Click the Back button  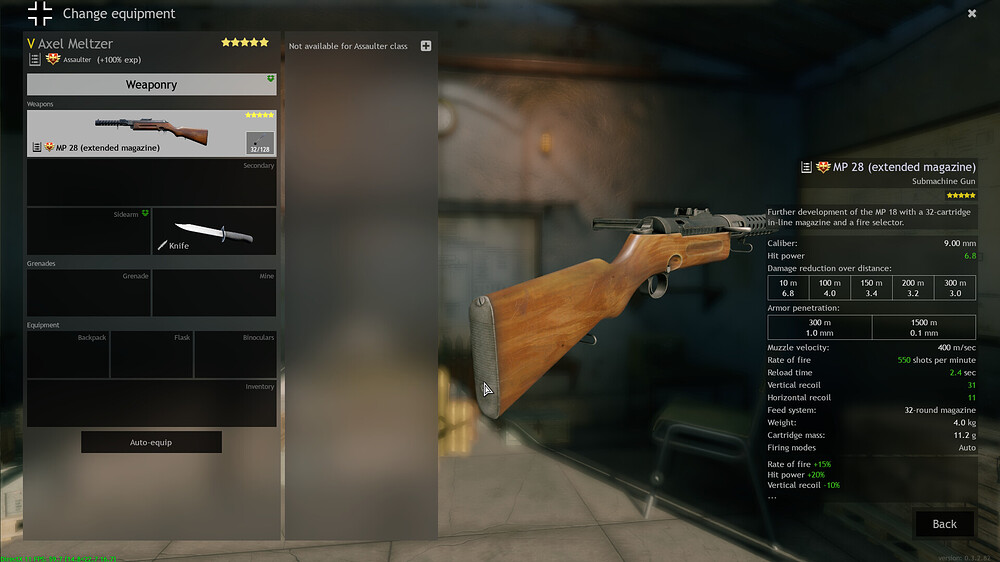[x=944, y=524]
